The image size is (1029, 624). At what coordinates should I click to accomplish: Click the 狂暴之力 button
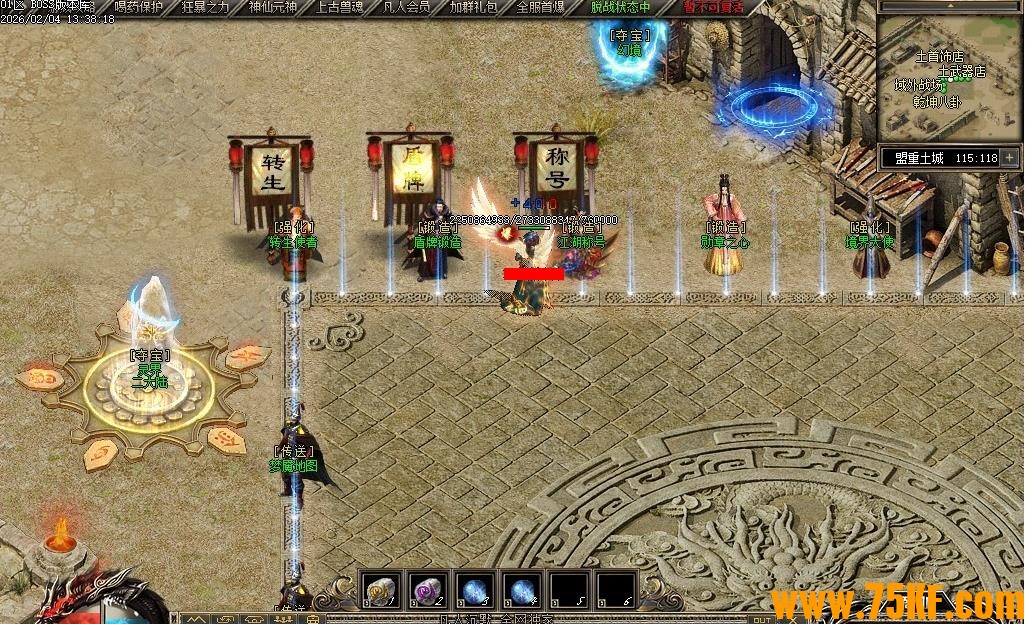(206, 7)
